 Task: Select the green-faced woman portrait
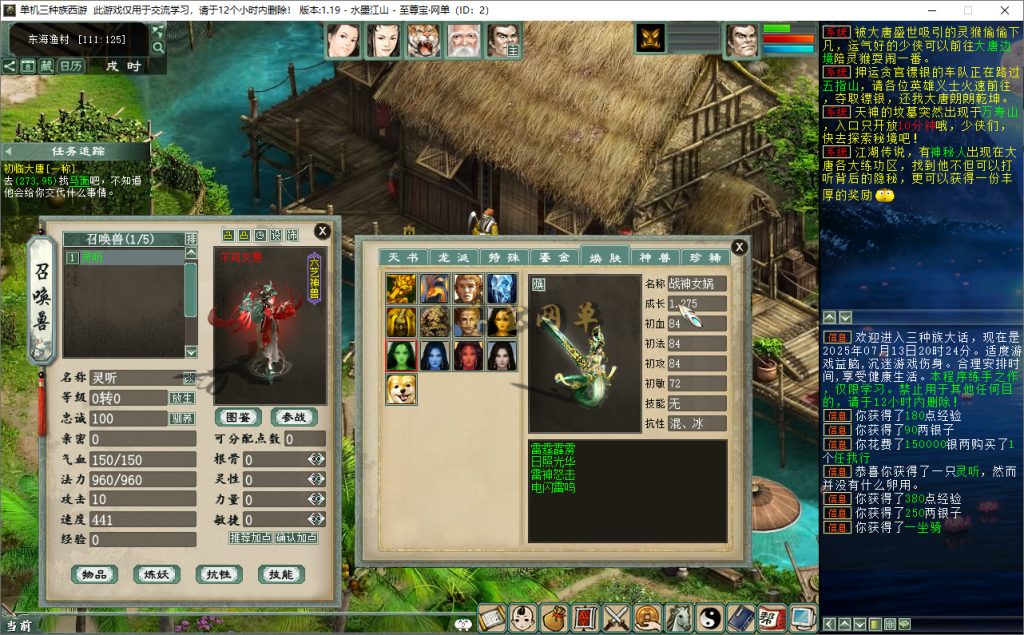(x=401, y=356)
